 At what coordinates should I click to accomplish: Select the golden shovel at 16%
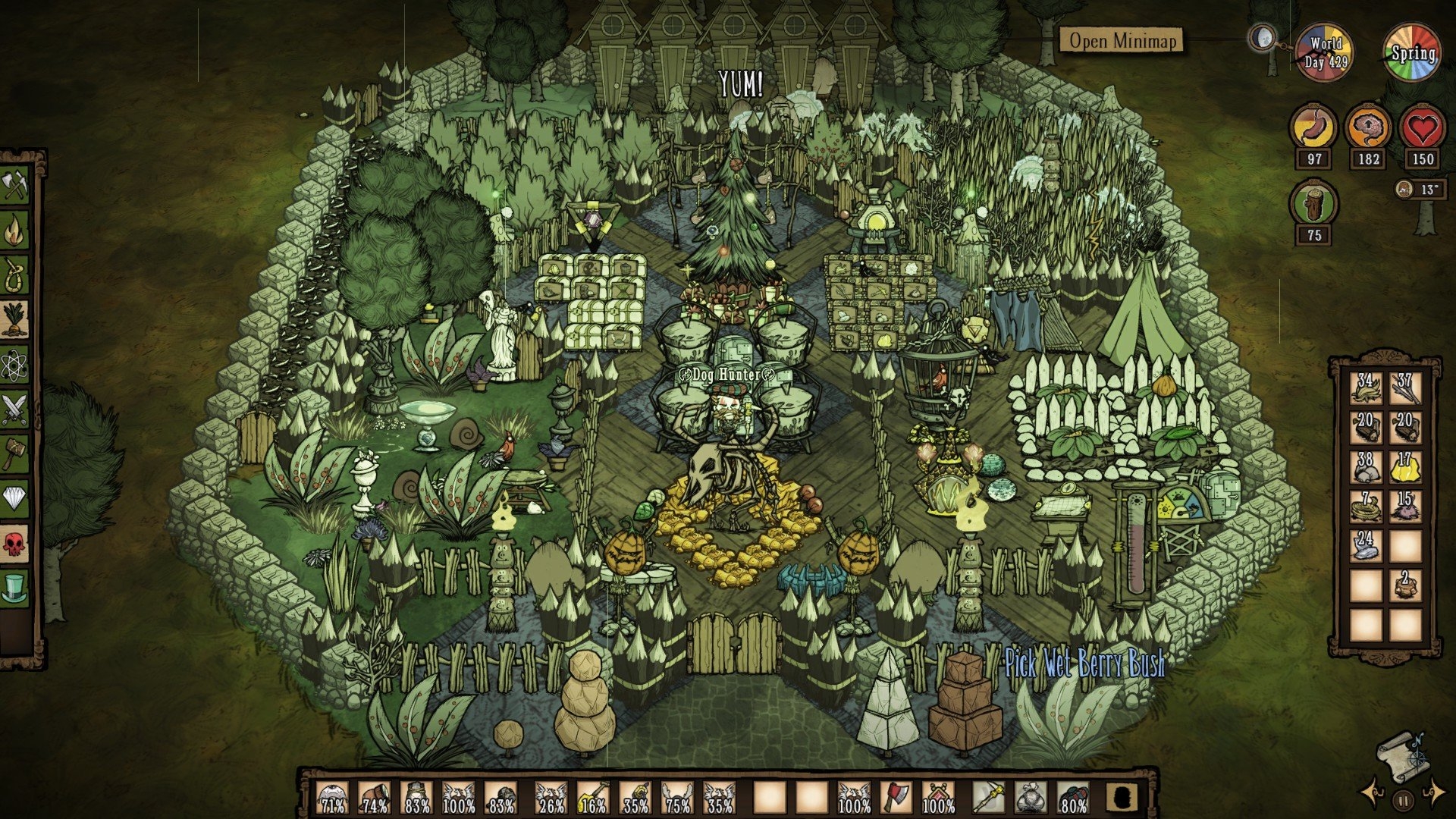594,798
